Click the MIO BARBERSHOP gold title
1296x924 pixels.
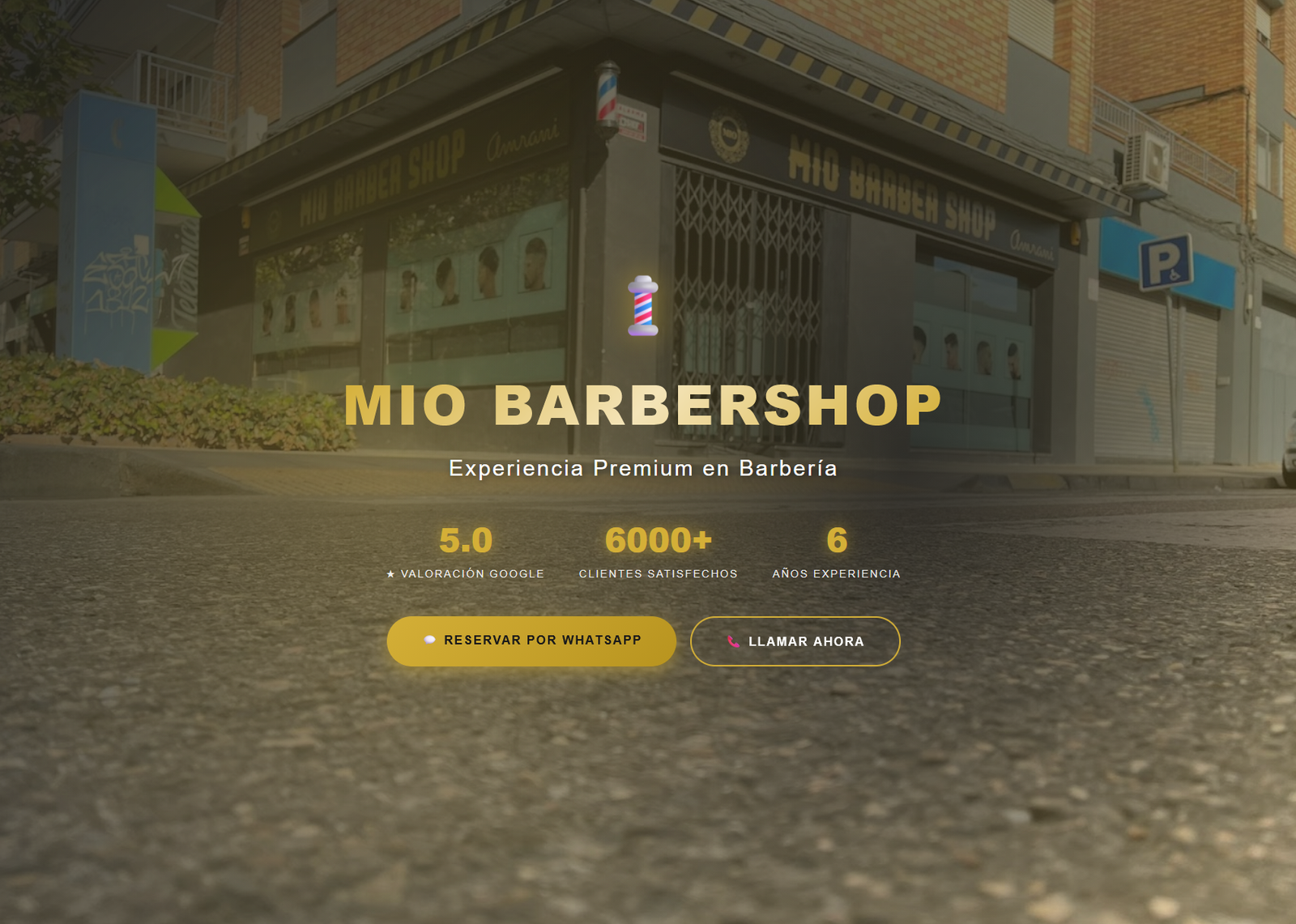pyautogui.click(x=644, y=405)
